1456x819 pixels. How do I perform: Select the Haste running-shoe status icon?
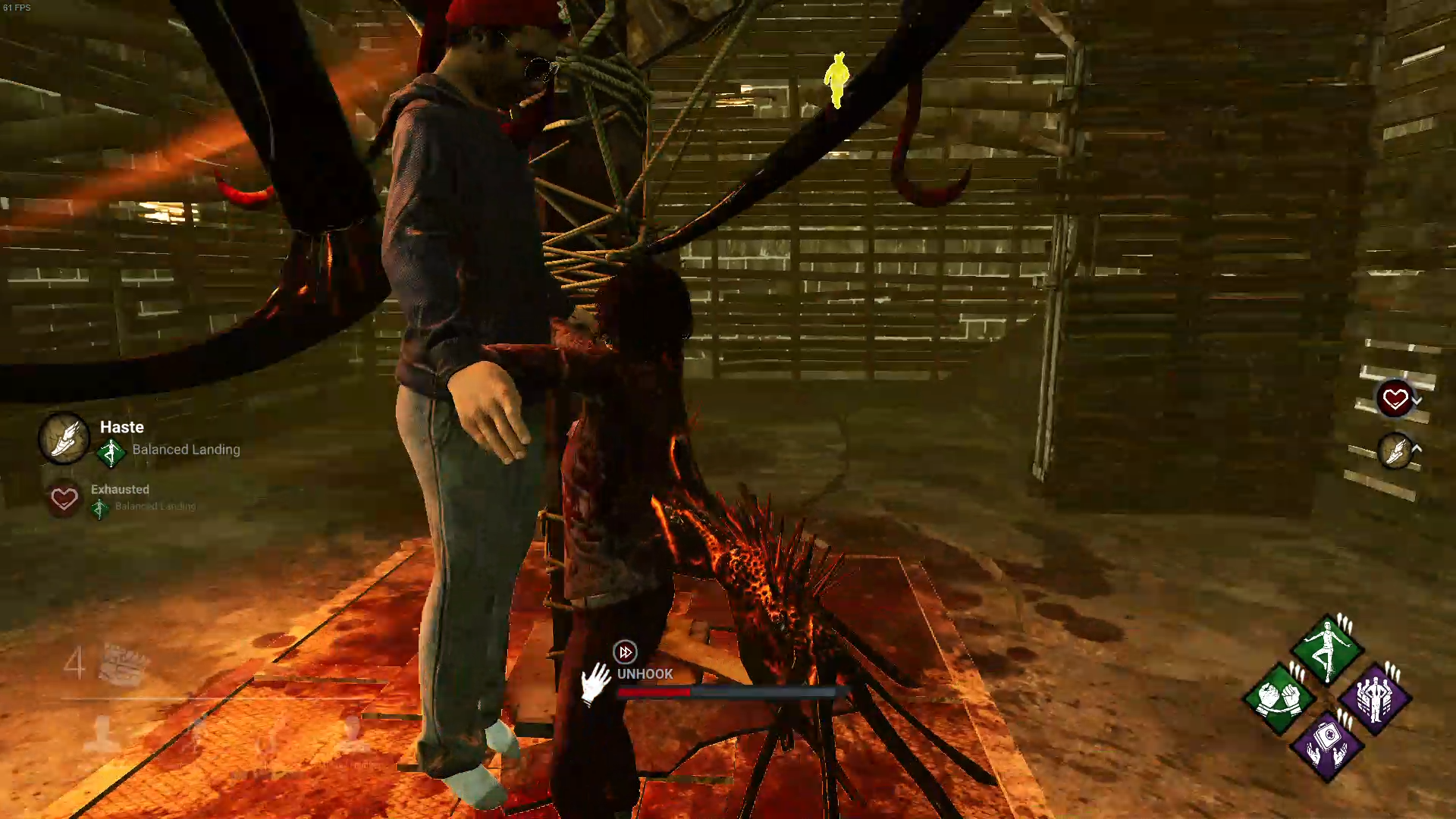coord(64,438)
